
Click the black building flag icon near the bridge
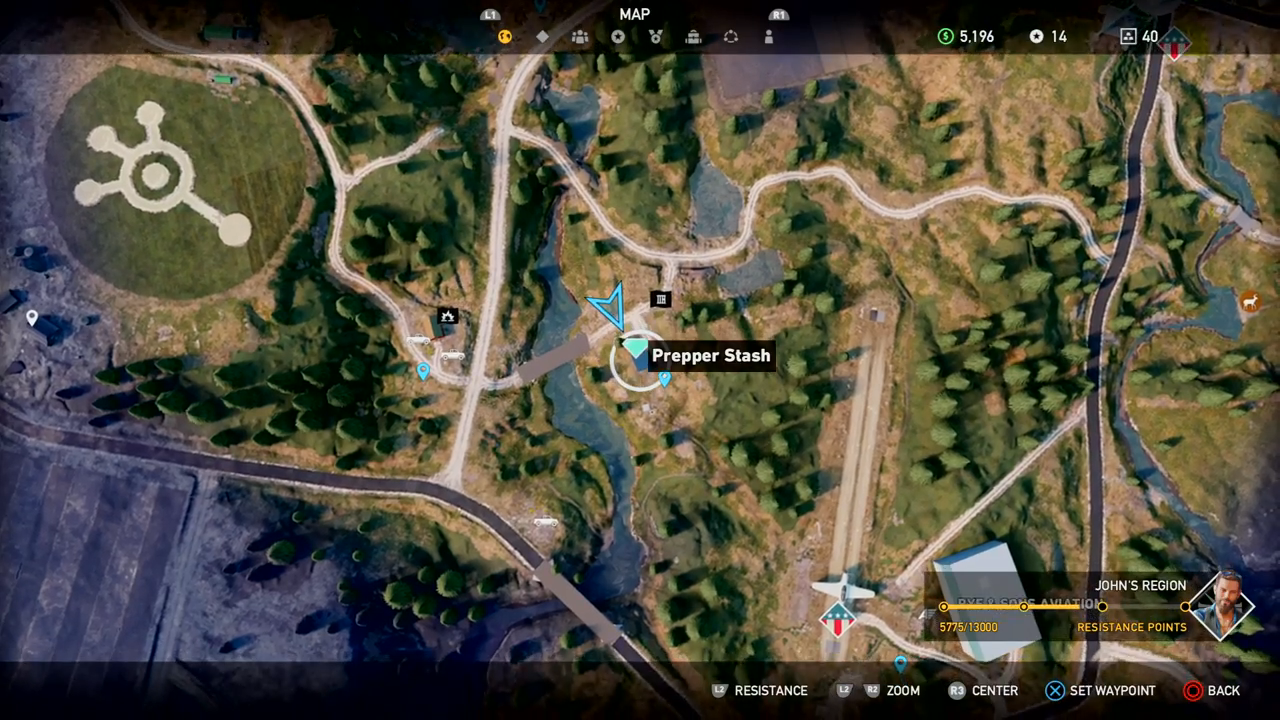660,299
